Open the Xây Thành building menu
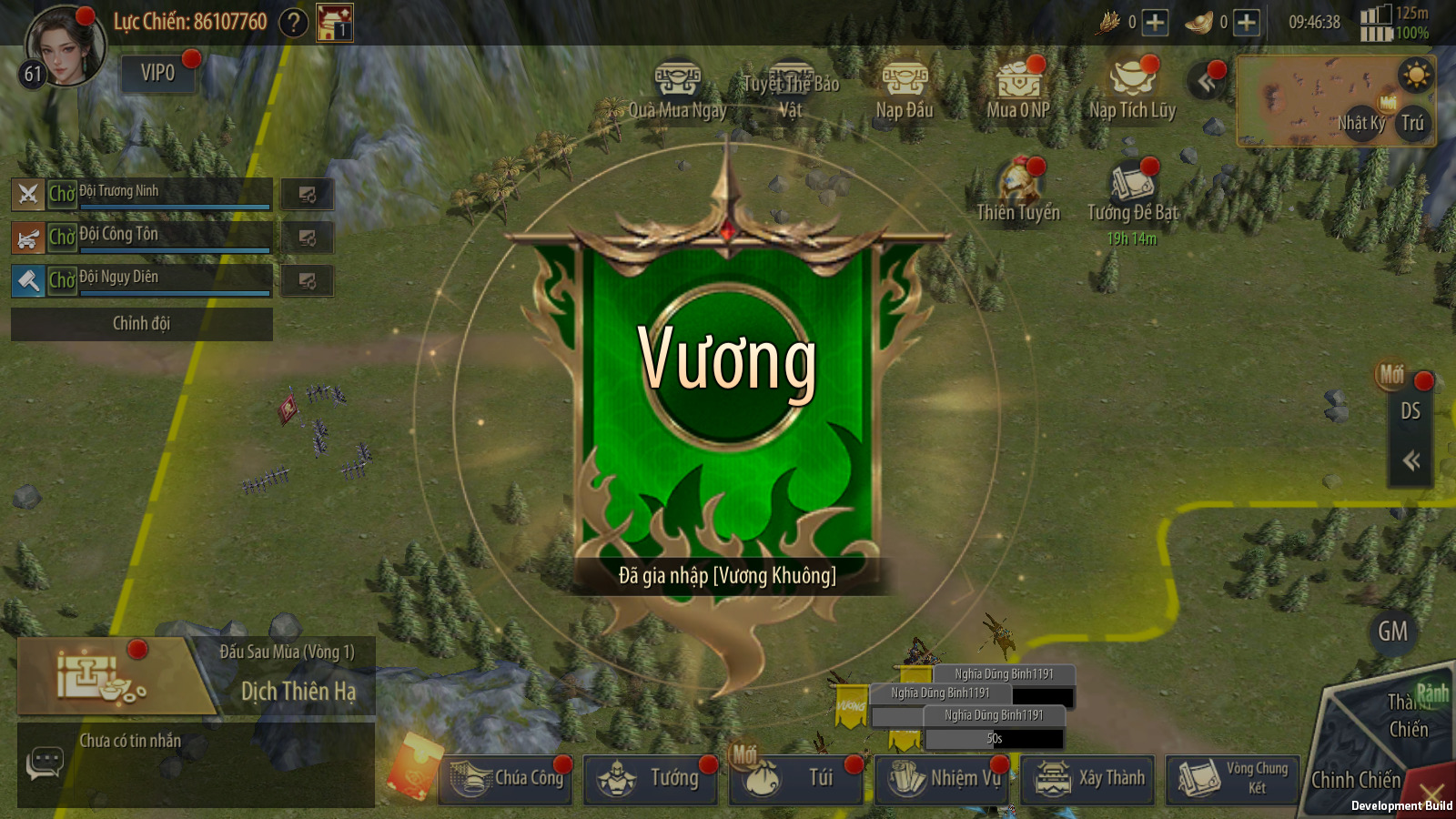Screen dimensions: 1456x819 [1088, 779]
